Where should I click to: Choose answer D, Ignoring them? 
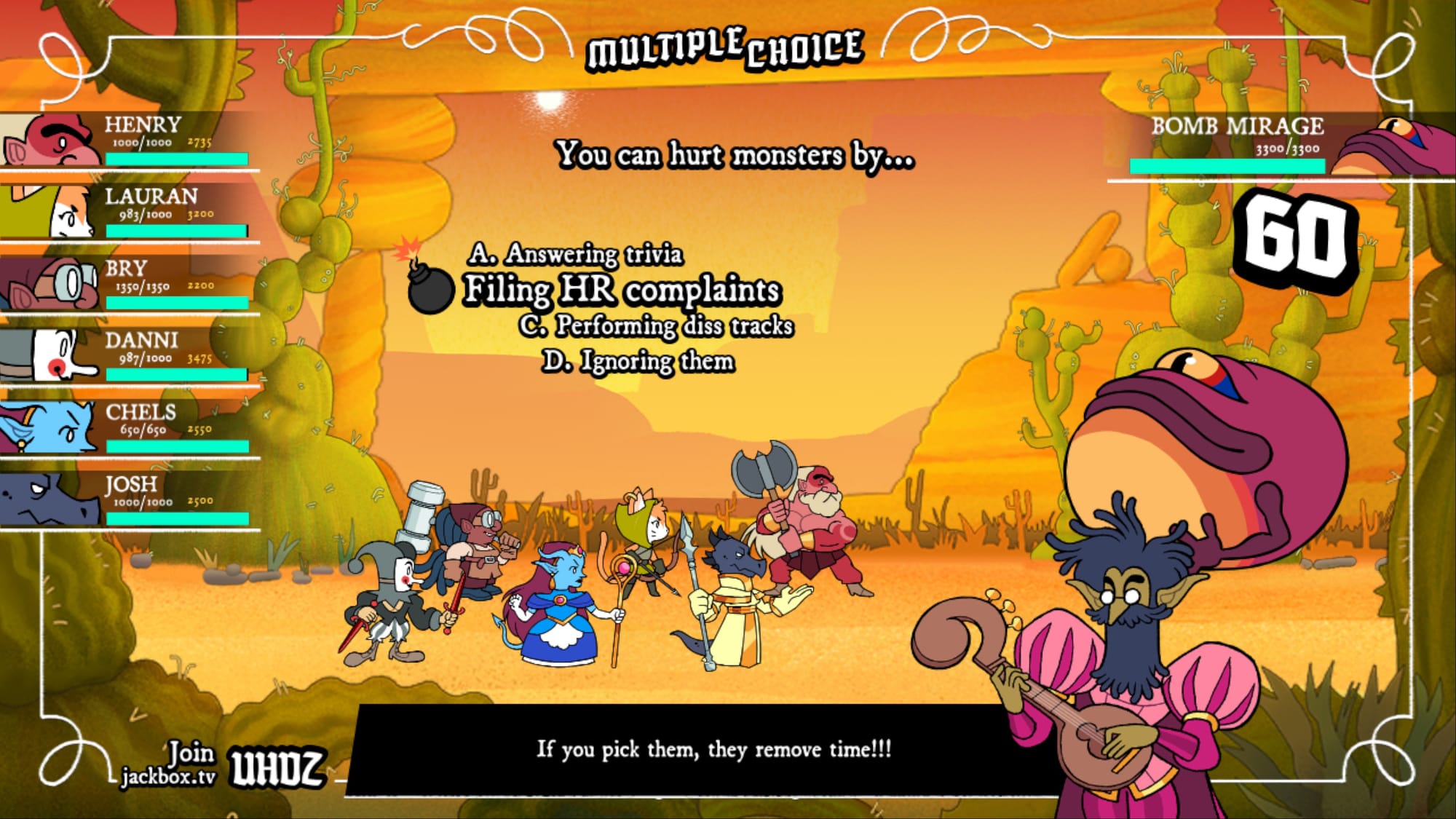(x=638, y=361)
